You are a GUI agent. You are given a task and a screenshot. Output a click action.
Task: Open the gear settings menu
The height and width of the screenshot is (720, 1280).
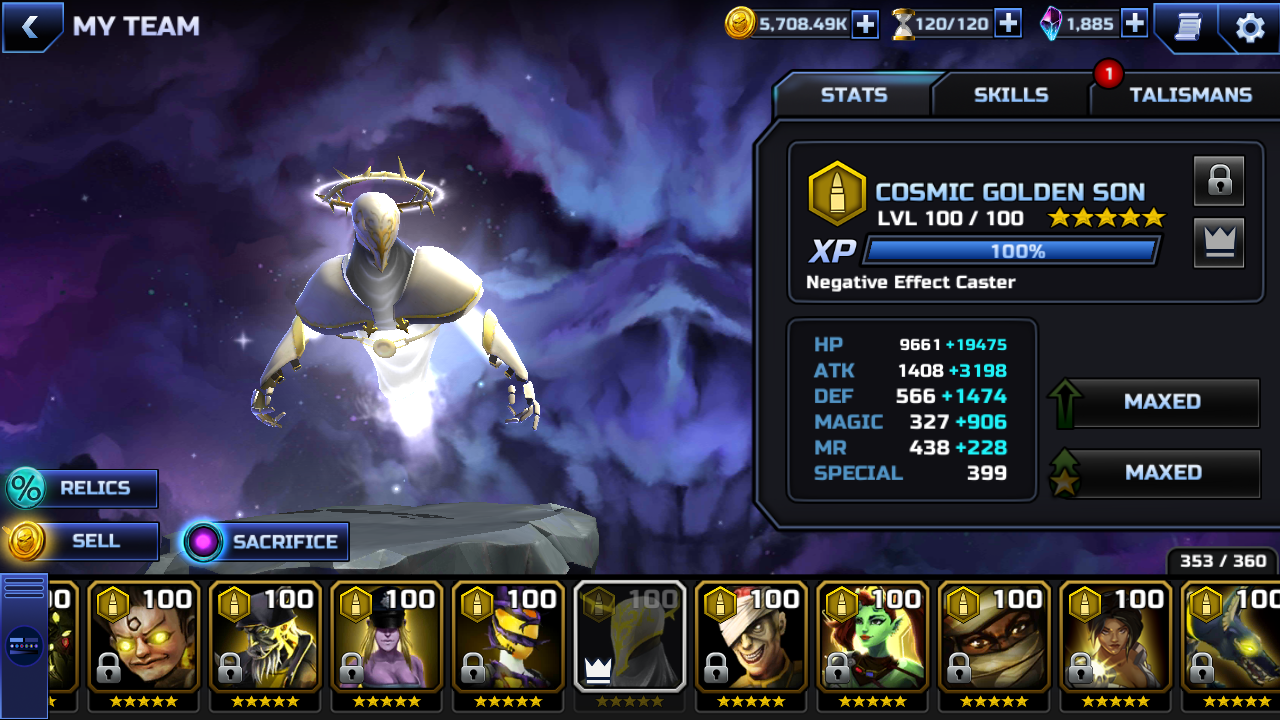tap(1250, 27)
